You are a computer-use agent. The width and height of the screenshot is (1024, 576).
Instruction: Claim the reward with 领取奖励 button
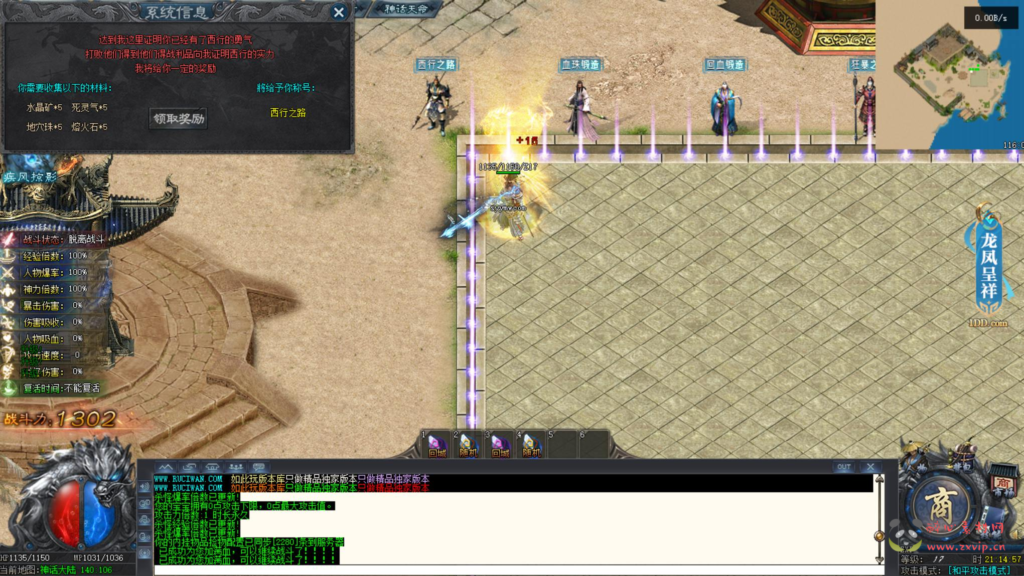click(179, 118)
